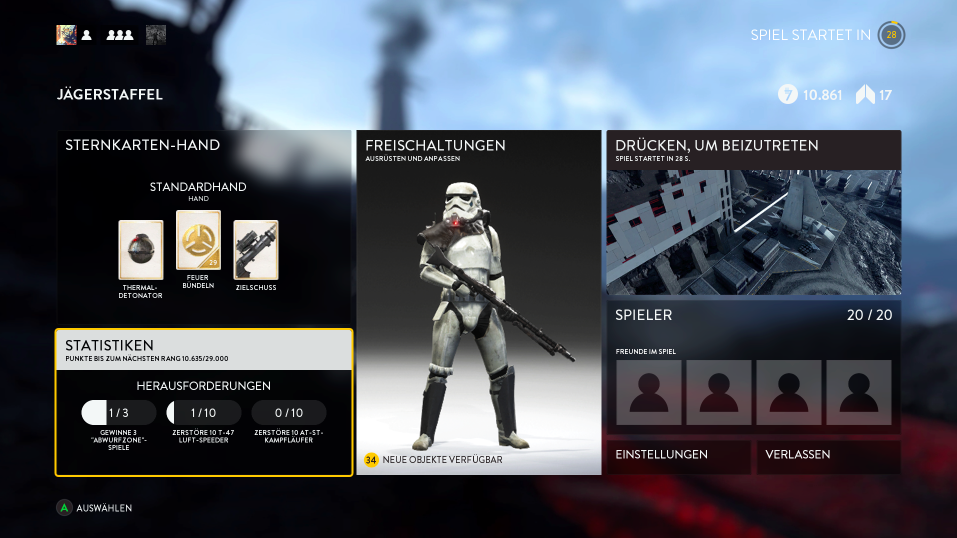Open the Statistiken panel
Screen dimensions: 957x538
203,350
